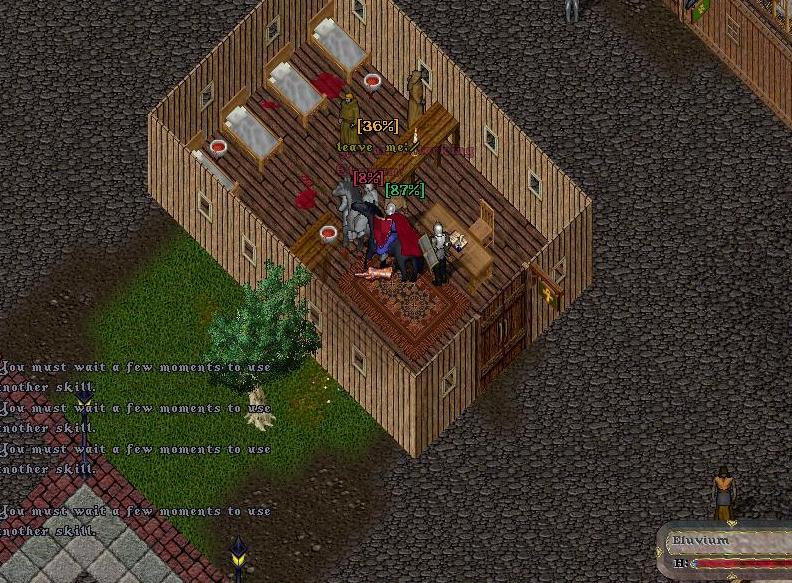Select the Eluvium status bar name

coord(703,541)
